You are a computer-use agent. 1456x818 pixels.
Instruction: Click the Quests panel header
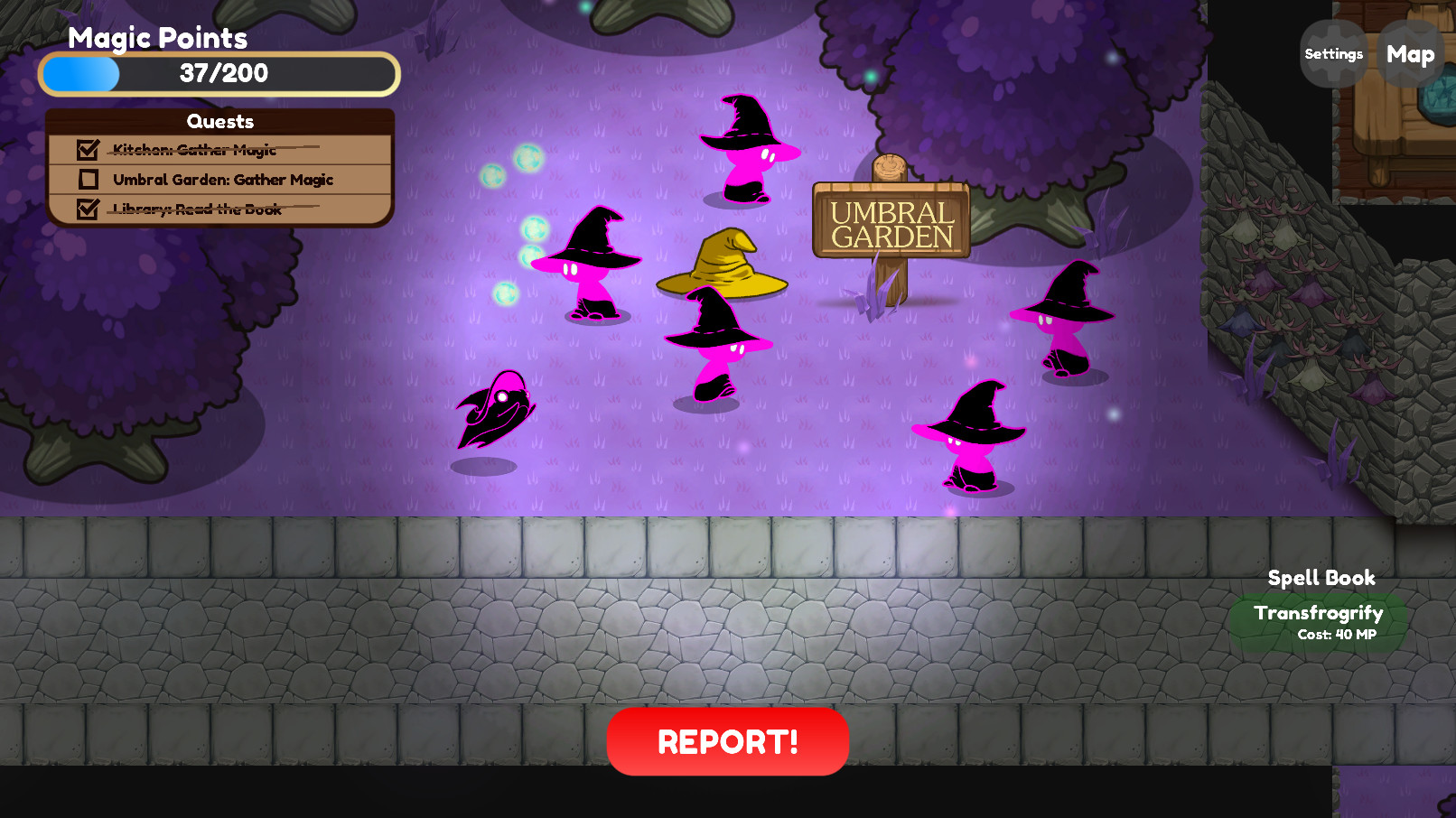point(220,121)
